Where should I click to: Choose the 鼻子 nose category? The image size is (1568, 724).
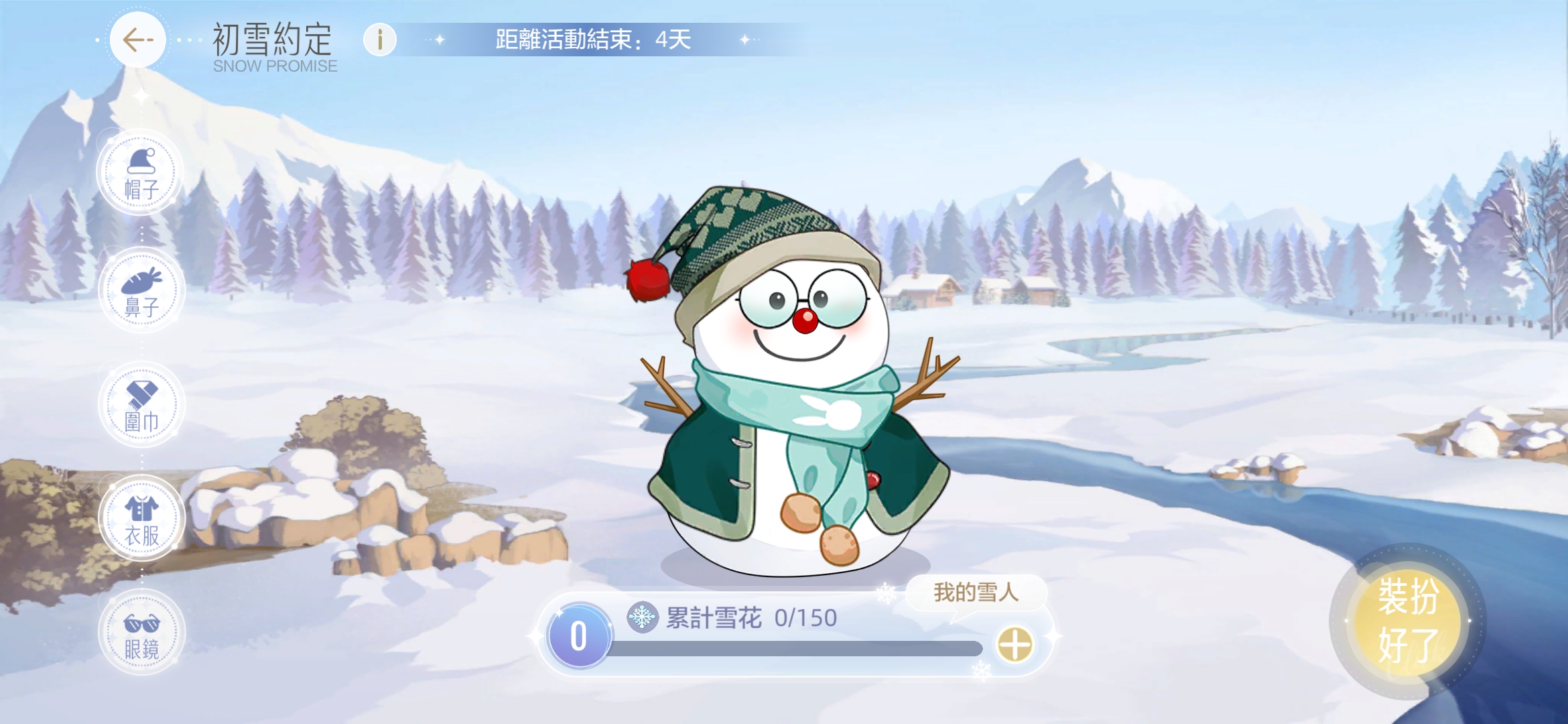pos(141,291)
